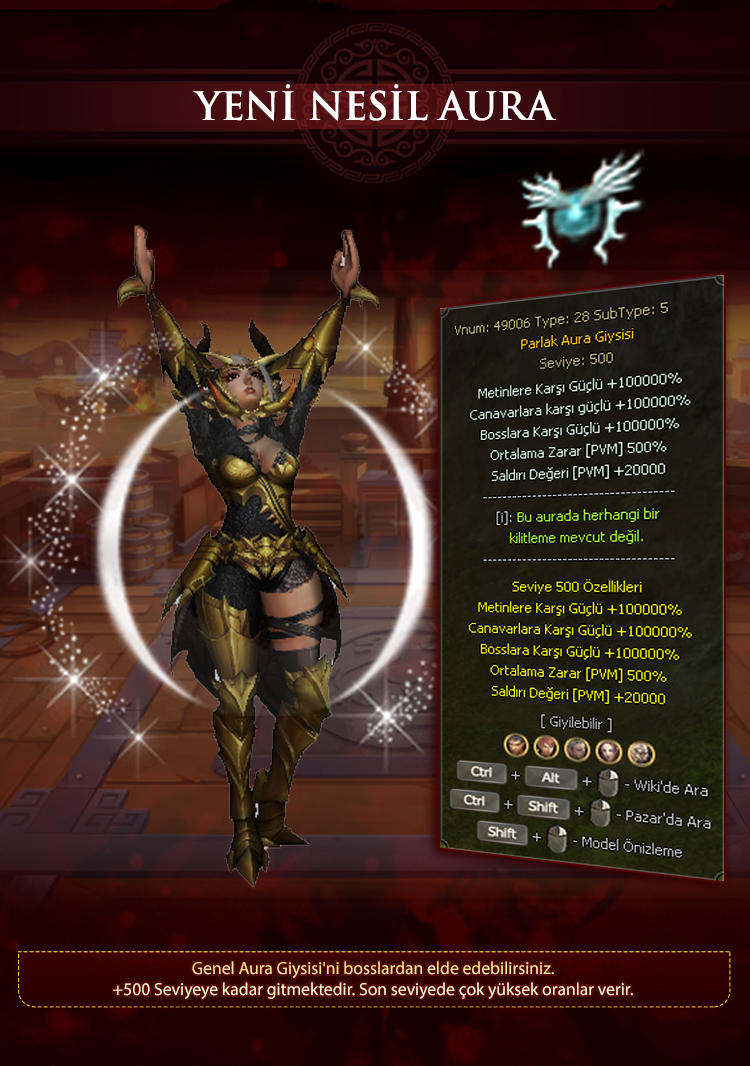
Task: Select the grey-haired class portrait
Action: [577, 749]
